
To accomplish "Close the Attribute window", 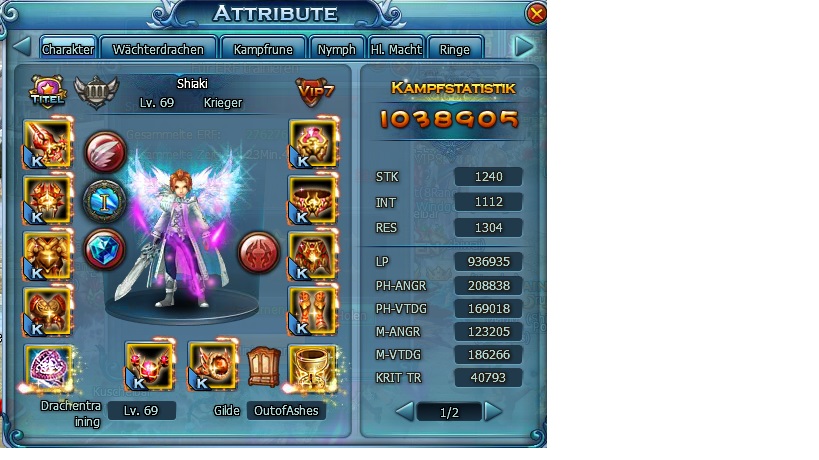I will coord(536,13).
